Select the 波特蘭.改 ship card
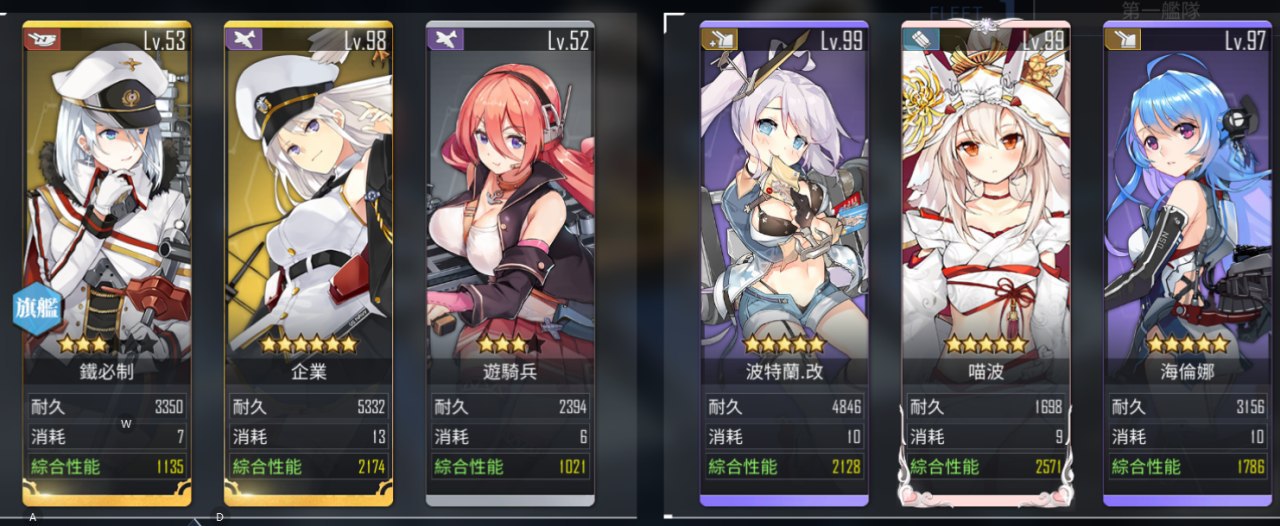The image size is (1280, 526). [784, 260]
